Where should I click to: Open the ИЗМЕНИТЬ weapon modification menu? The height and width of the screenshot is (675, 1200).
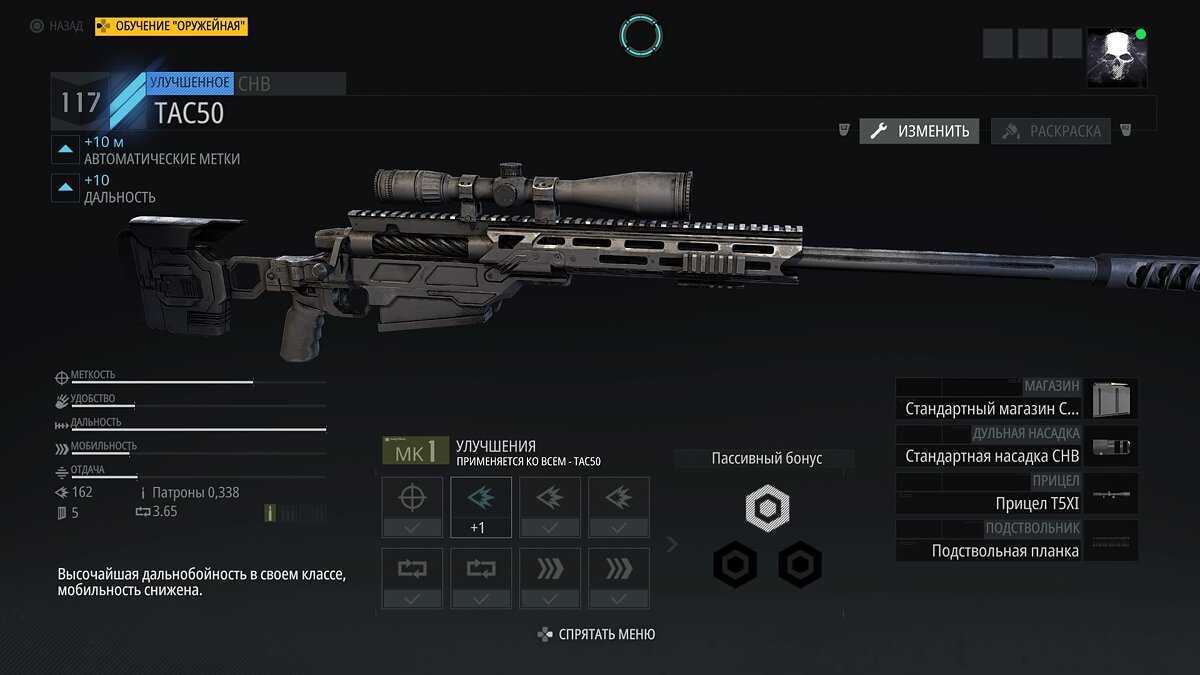click(920, 131)
